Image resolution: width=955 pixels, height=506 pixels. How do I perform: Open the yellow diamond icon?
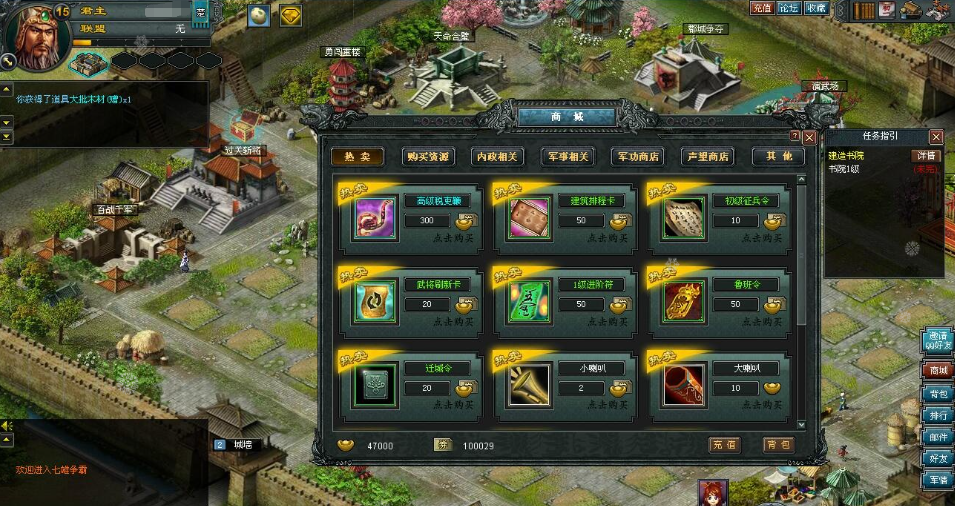[290, 16]
